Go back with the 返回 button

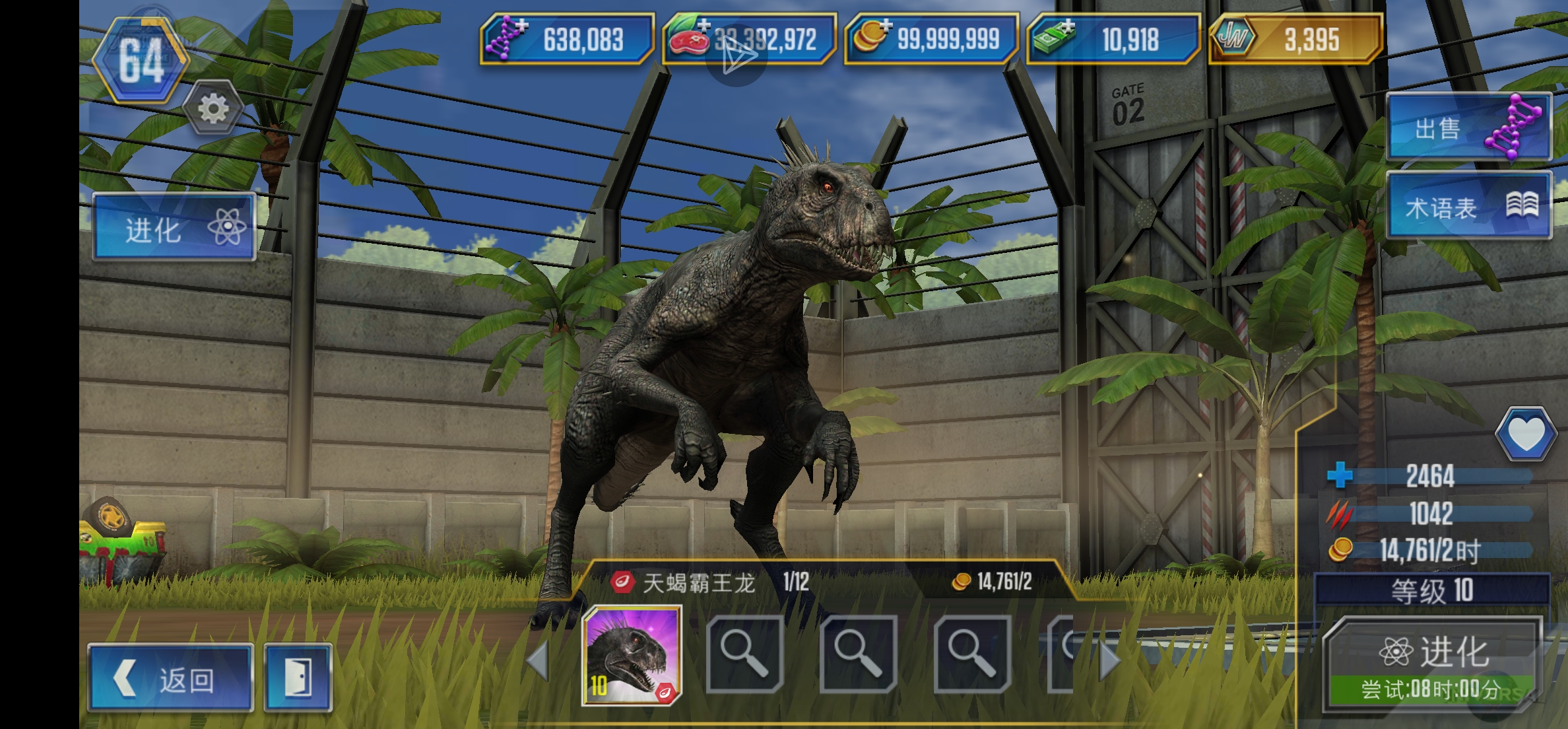[170, 678]
